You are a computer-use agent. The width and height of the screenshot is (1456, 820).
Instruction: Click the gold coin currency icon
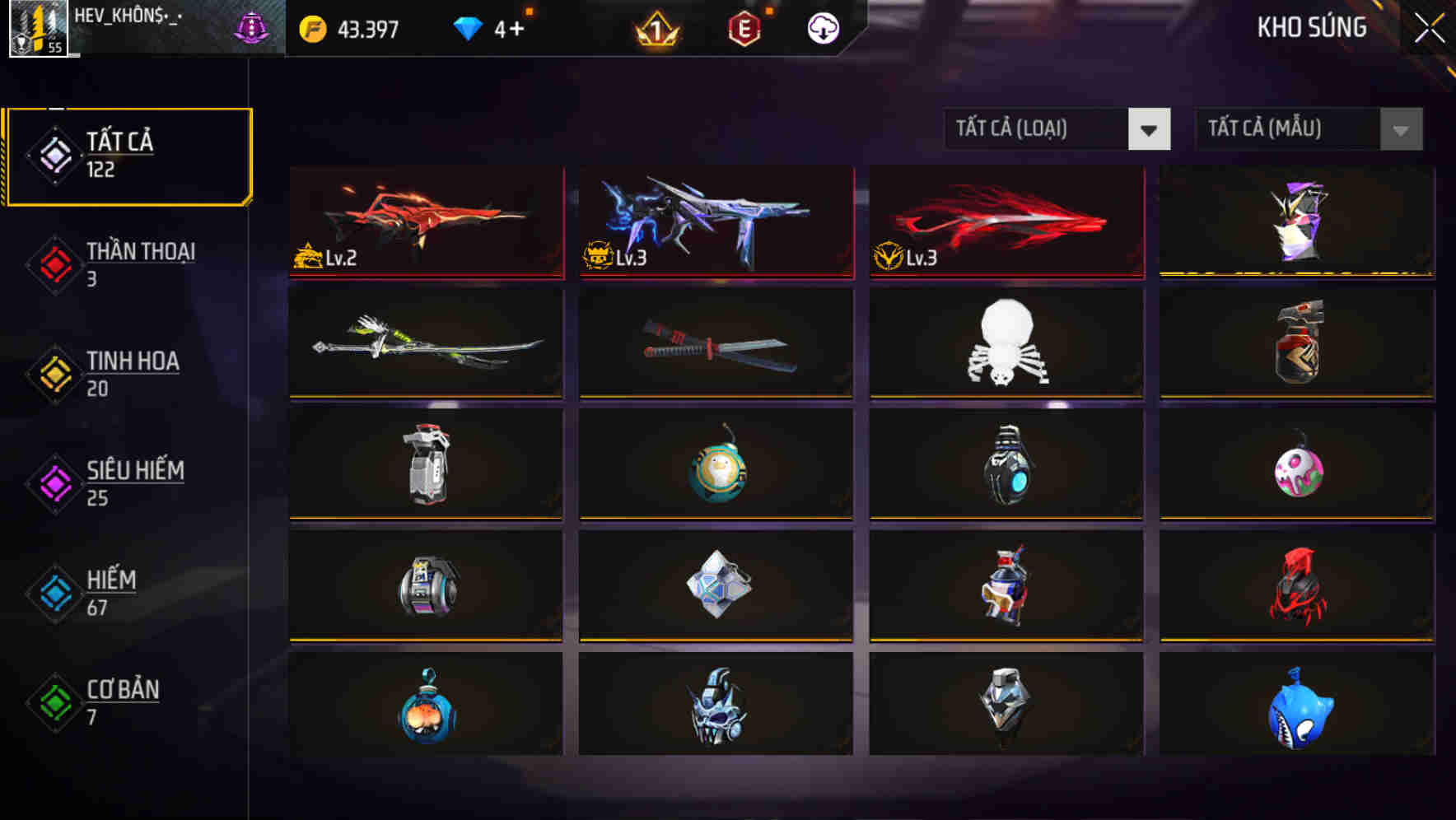click(x=310, y=27)
